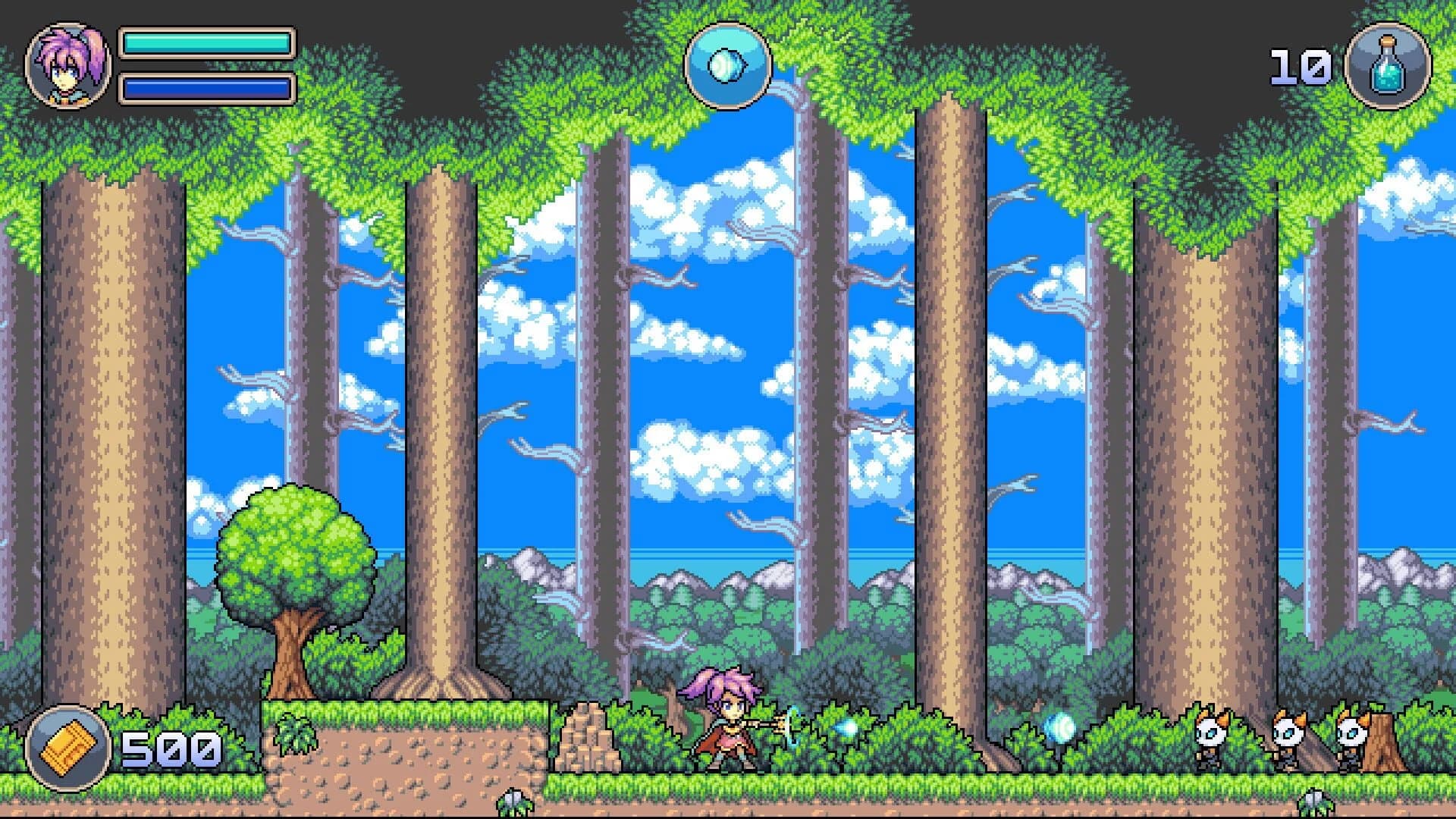
Task: Click the small plant sprout on the path
Action: point(512,802)
